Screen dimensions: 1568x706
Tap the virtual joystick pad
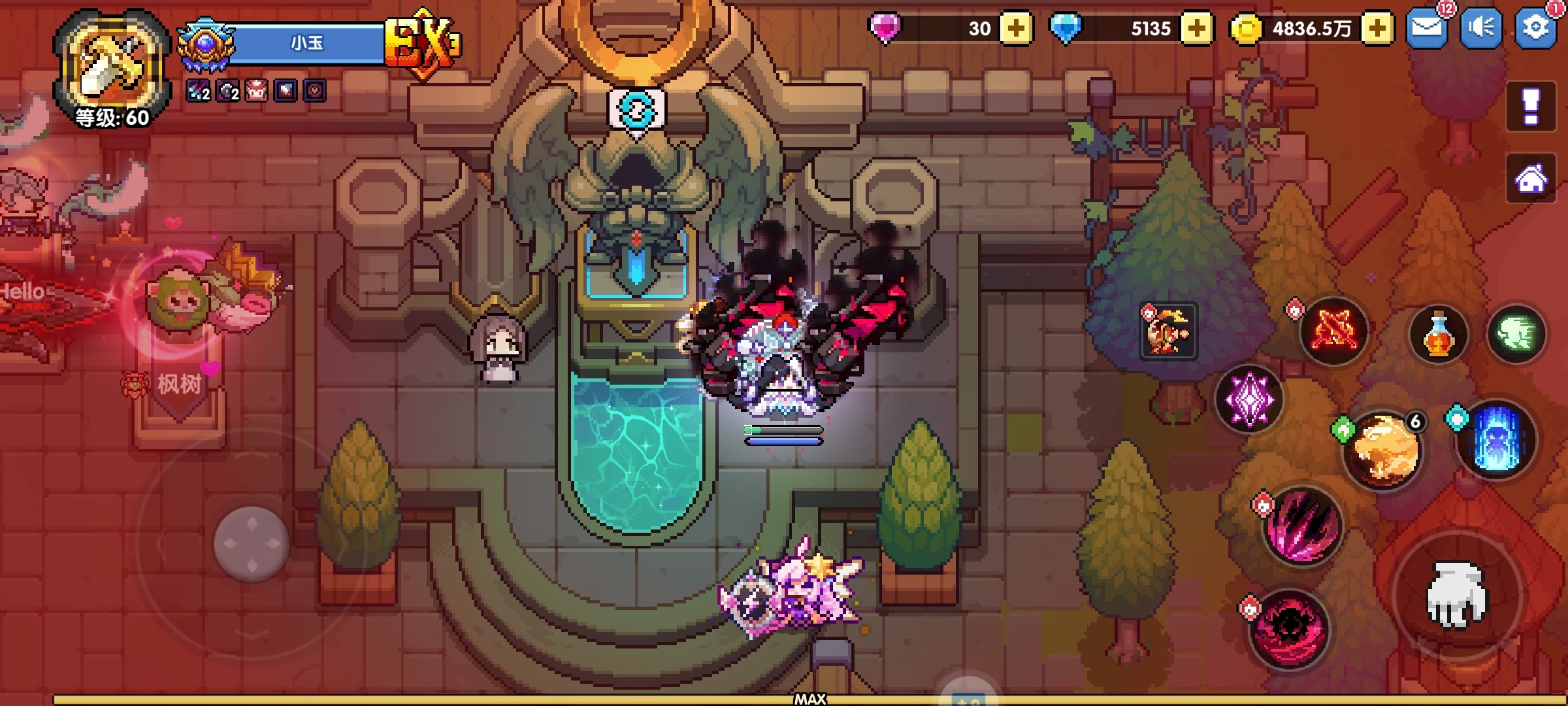pyautogui.click(x=252, y=543)
